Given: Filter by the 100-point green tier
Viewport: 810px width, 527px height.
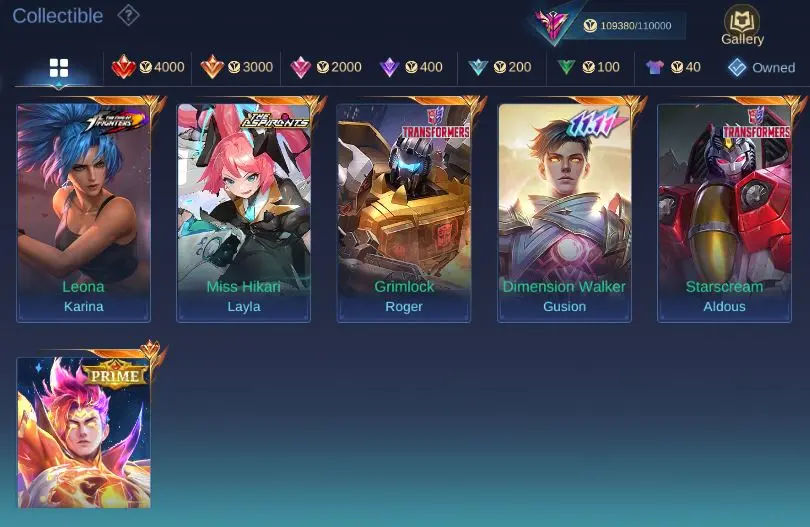Looking at the screenshot, I should tap(588, 67).
